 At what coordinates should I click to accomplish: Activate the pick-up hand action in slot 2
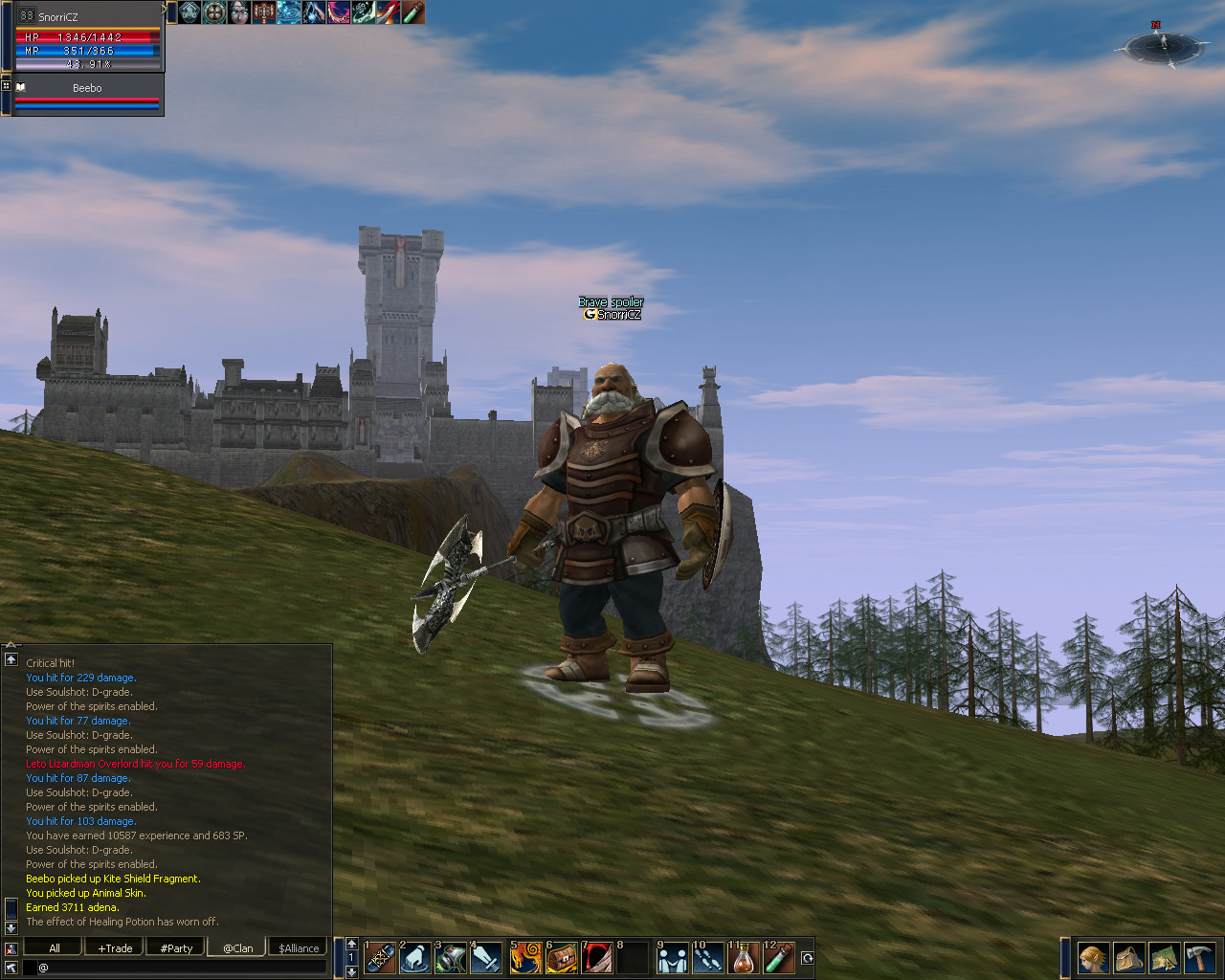click(415, 958)
